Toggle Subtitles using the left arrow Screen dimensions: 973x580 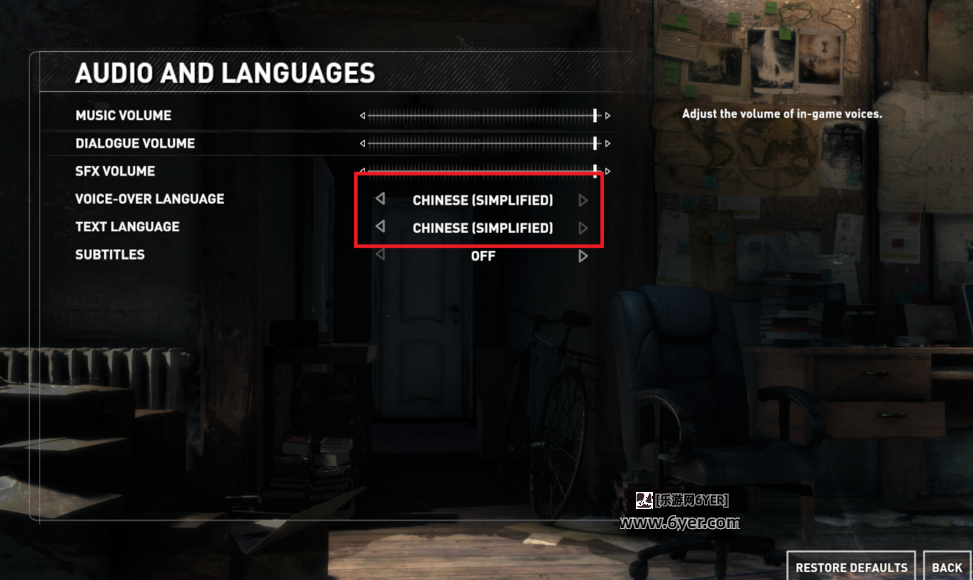point(380,255)
